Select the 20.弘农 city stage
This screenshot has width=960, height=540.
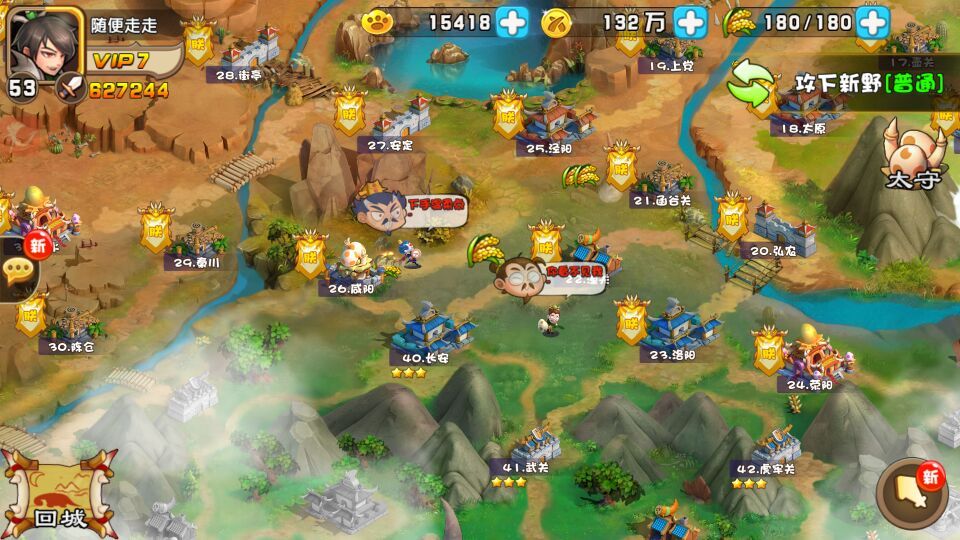782,226
